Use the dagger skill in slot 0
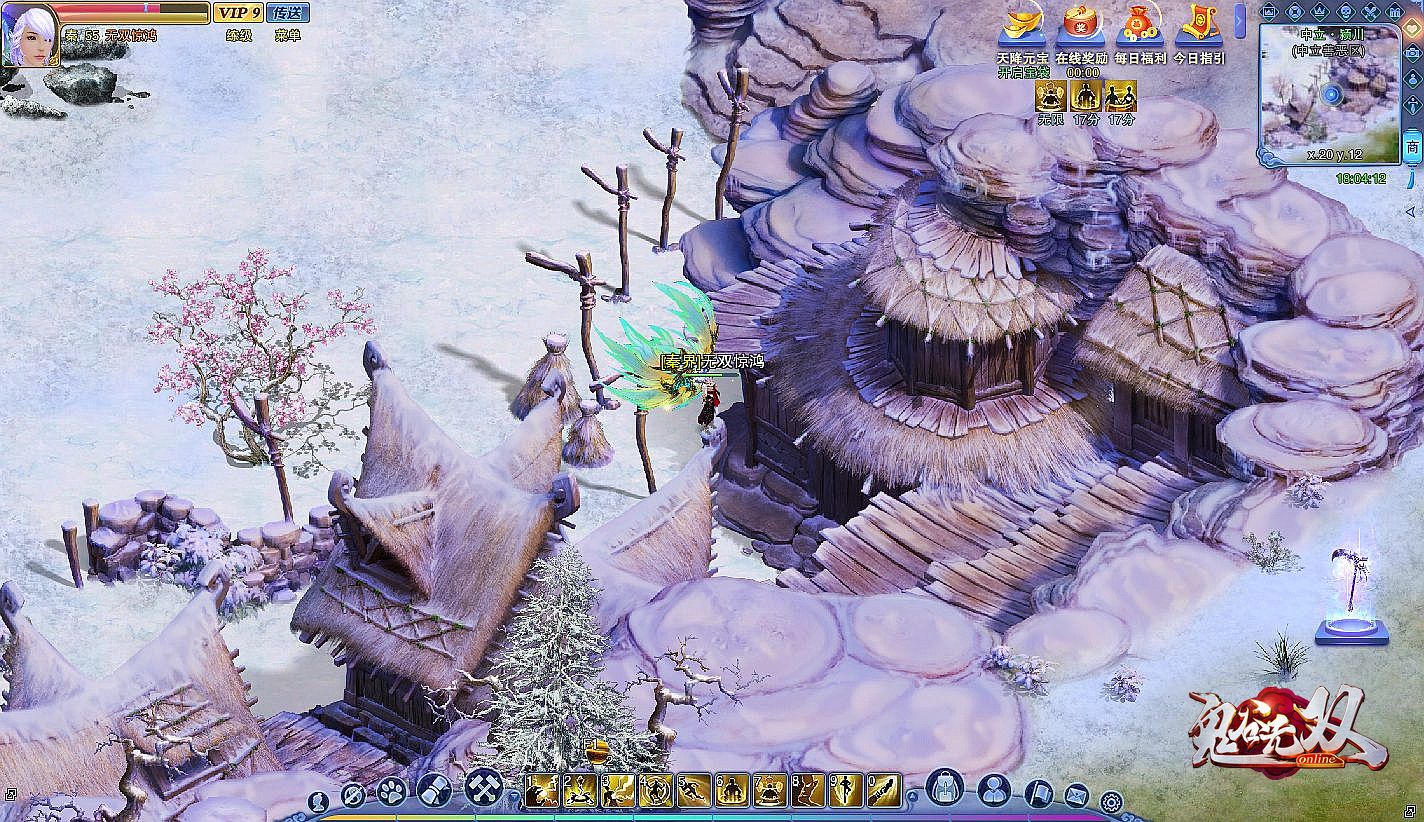The image size is (1424, 822). [x=884, y=791]
